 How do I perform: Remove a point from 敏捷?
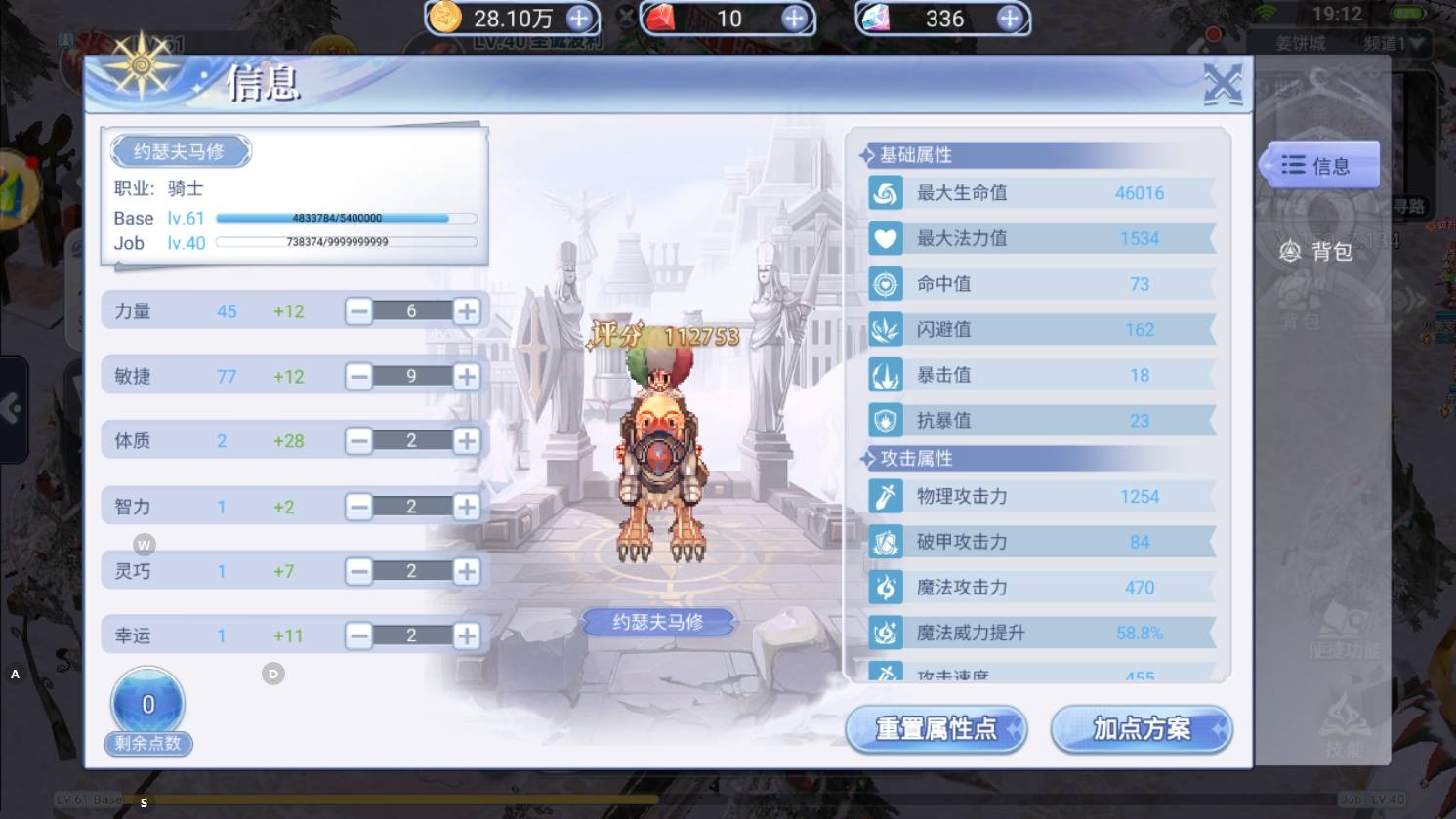359,376
